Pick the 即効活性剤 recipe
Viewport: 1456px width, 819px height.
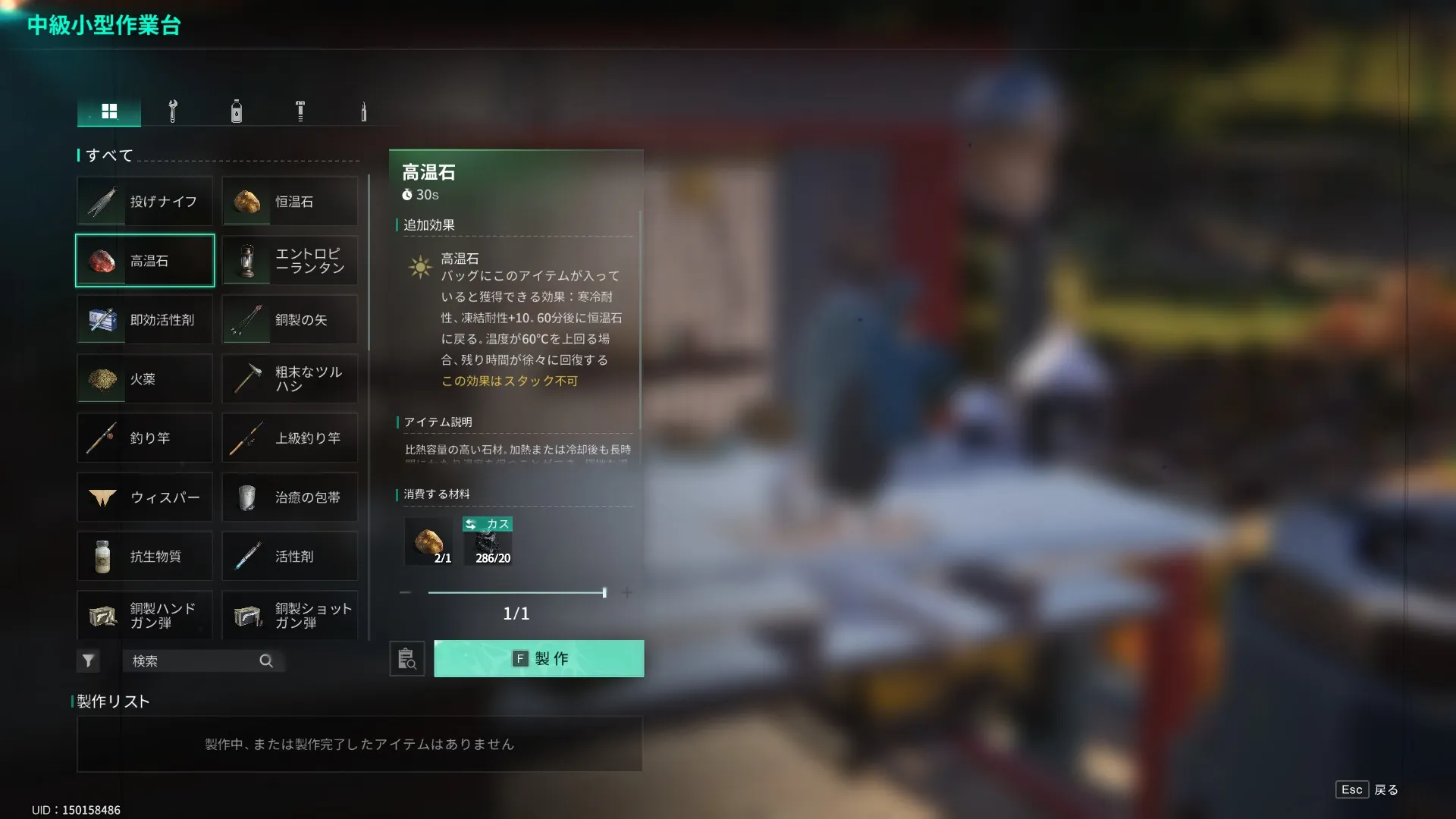point(145,320)
